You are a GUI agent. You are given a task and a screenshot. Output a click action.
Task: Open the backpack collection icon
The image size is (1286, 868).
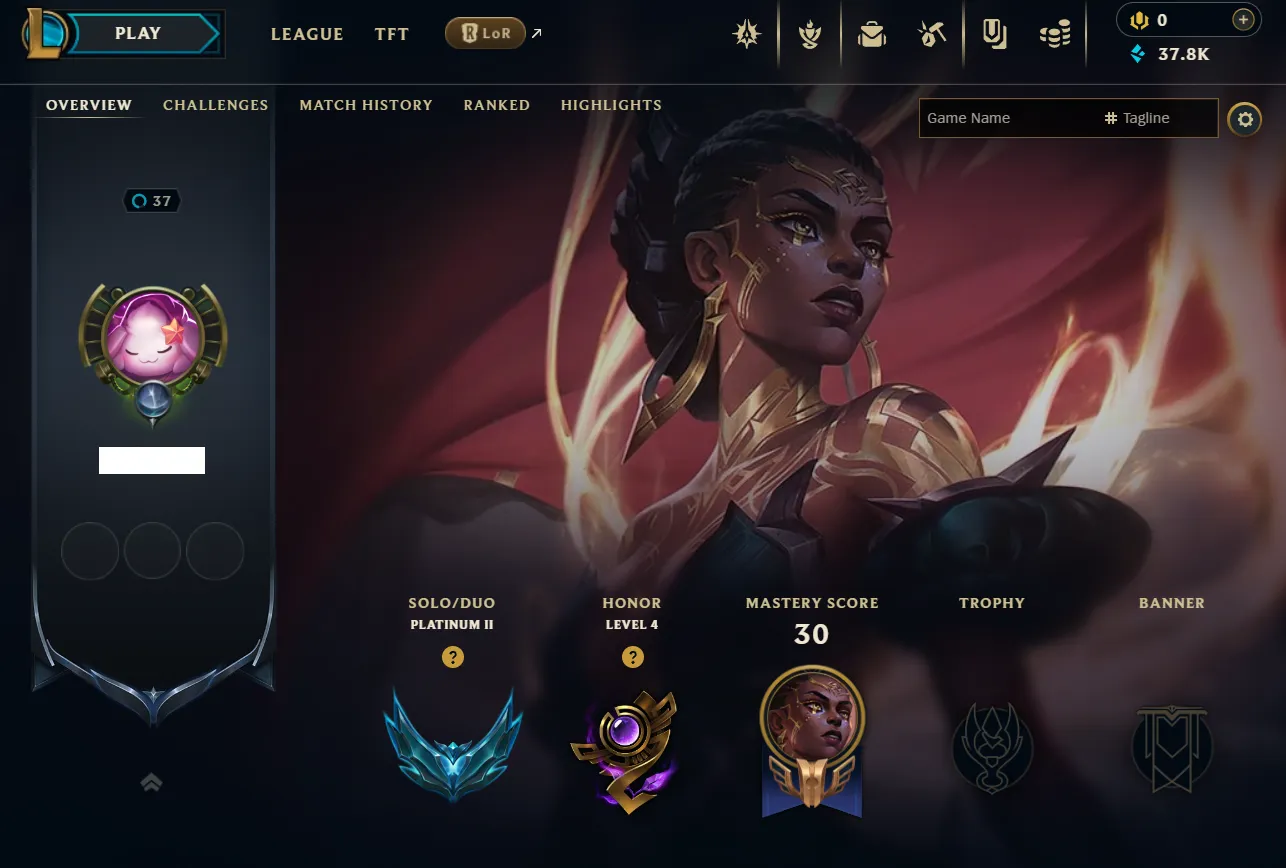872,35
